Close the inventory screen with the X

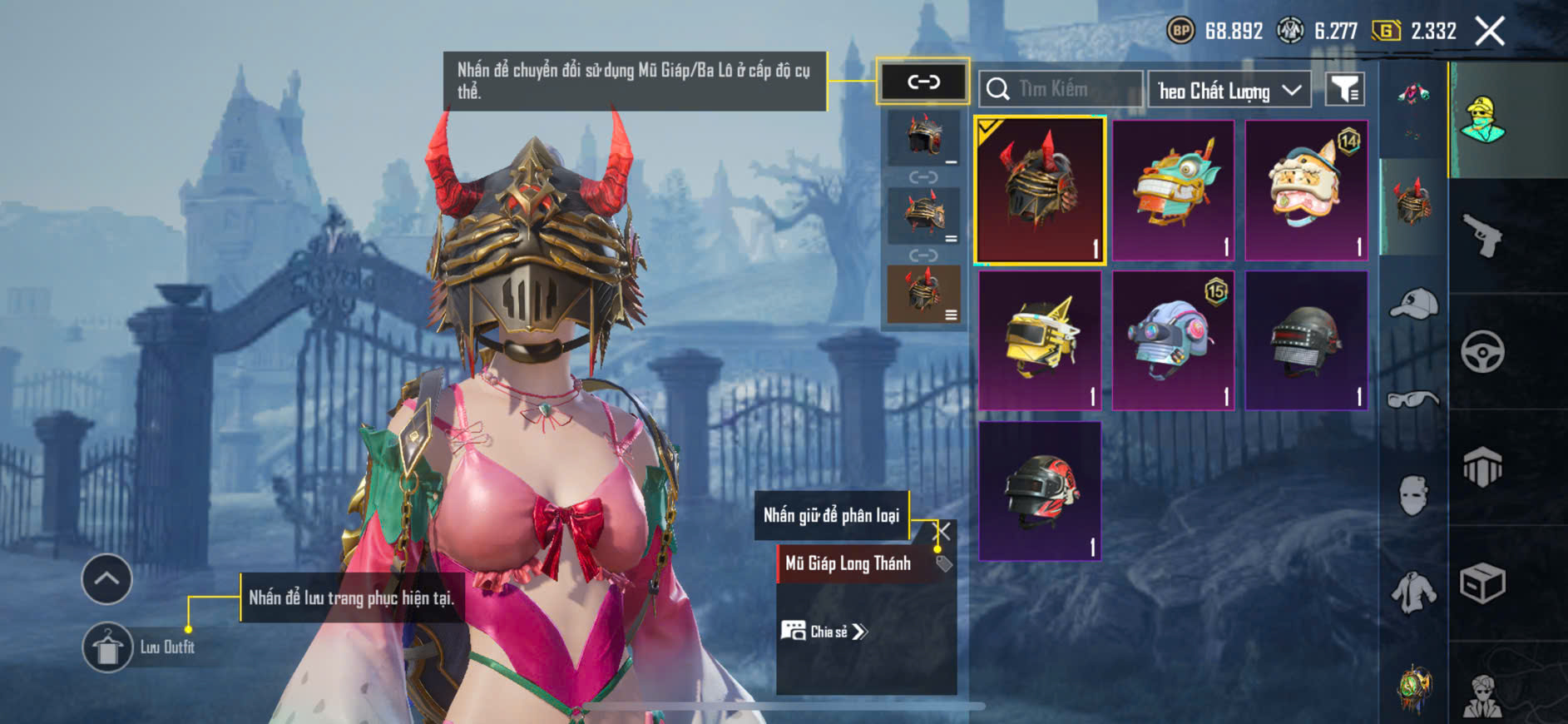pyautogui.click(x=1489, y=32)
